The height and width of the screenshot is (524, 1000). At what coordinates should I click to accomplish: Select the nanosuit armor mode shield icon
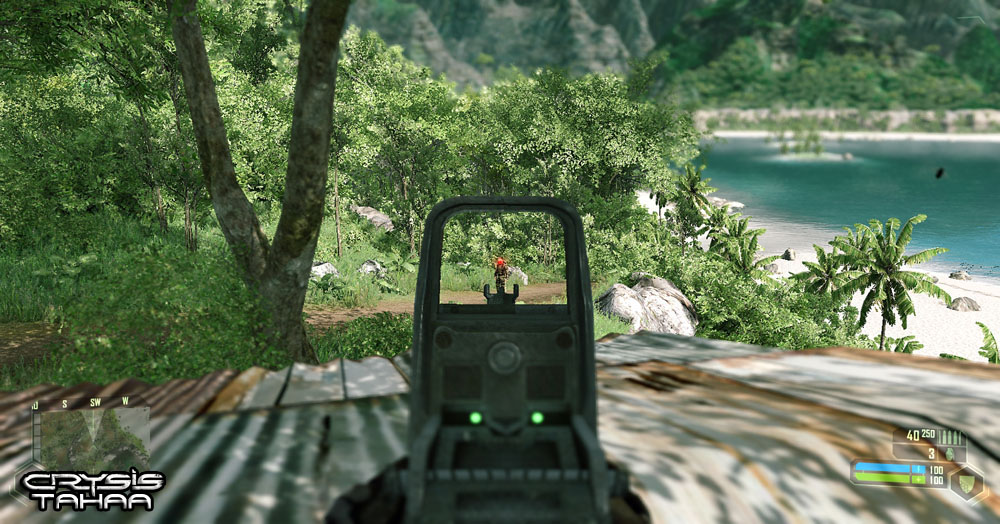[967, 483]
